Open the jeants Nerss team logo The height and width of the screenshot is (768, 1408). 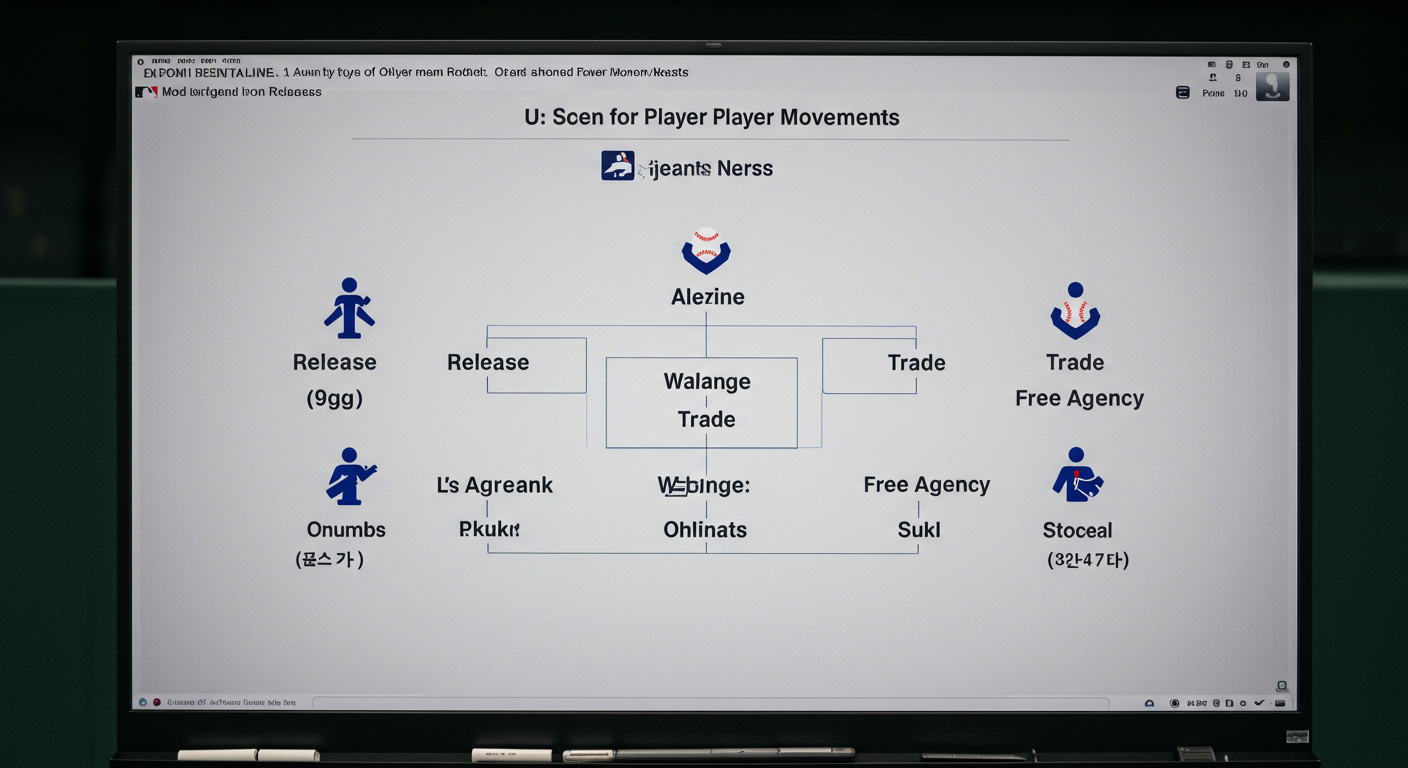point(617,166)
